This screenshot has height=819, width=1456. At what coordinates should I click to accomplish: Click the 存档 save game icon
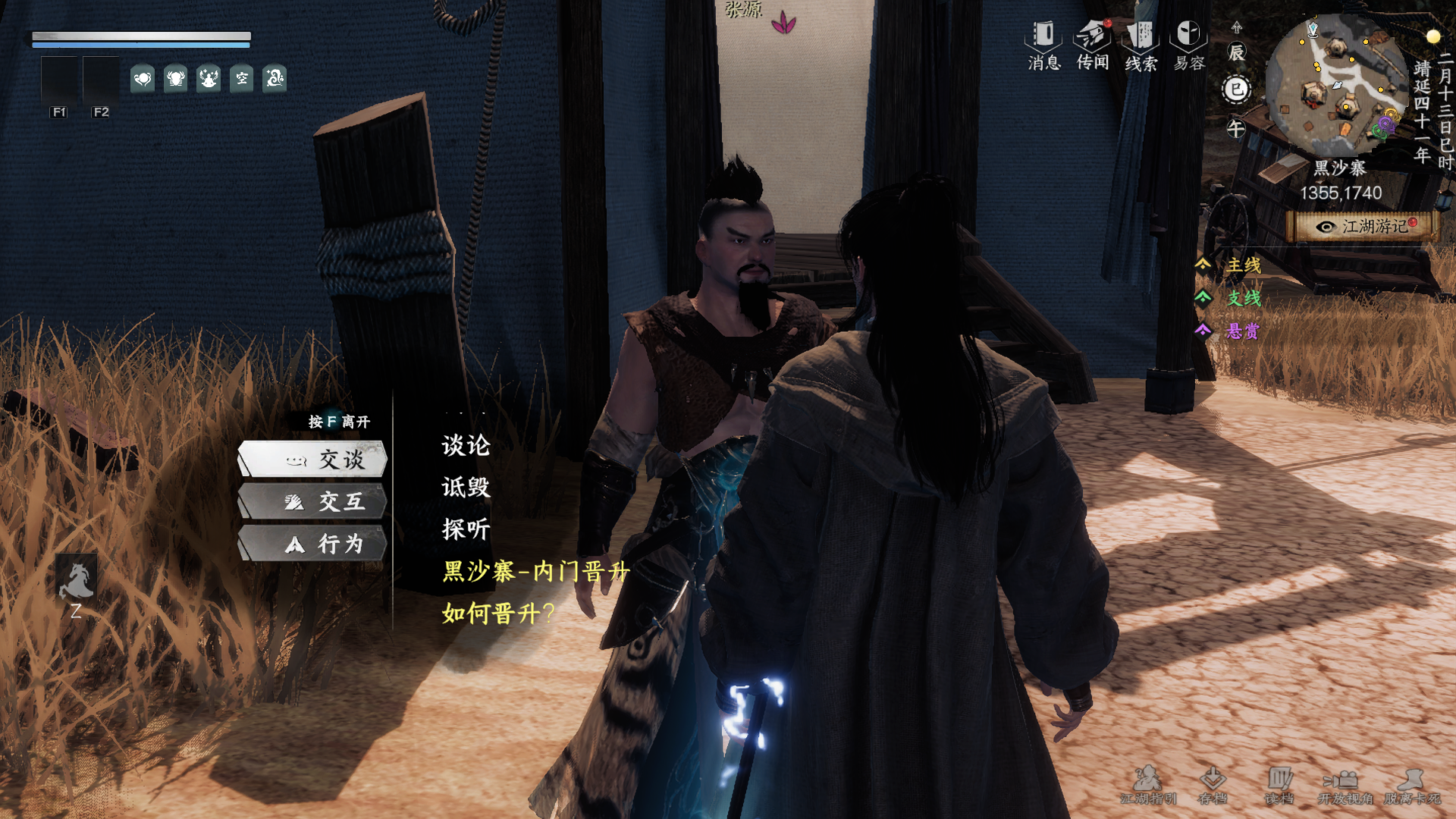click(x=1213, y=785)
